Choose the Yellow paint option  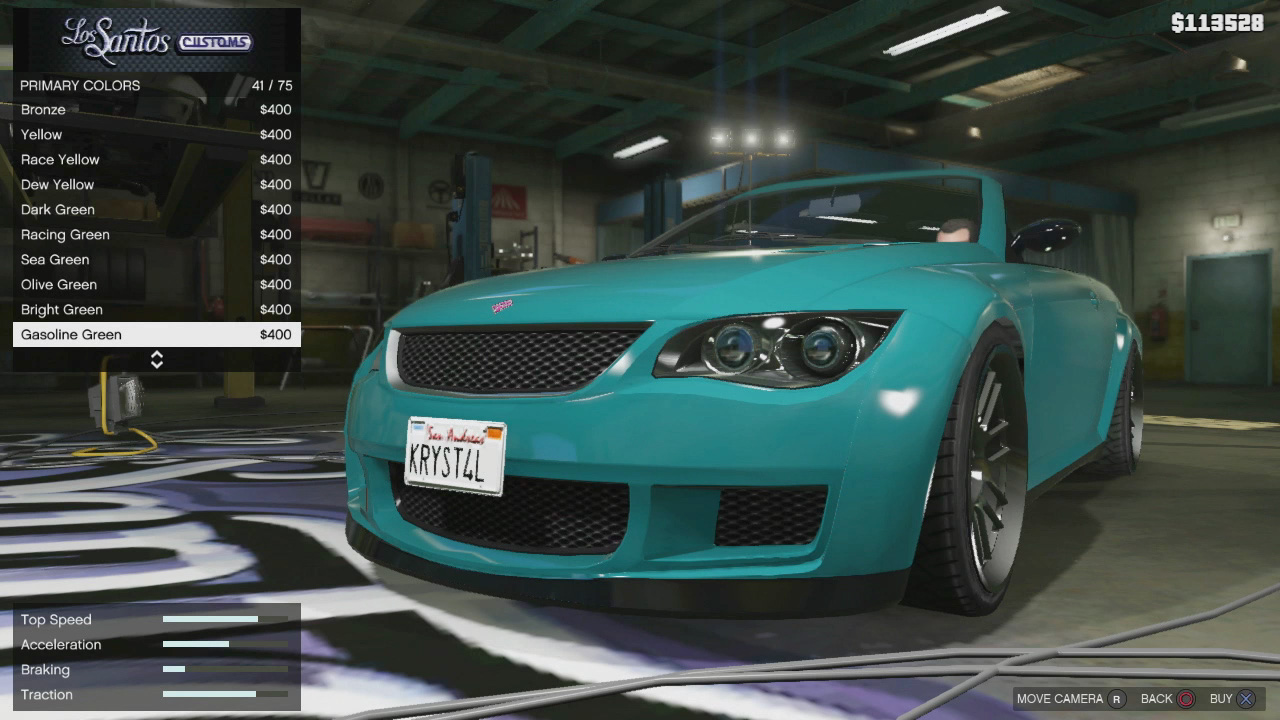(x=156, y=135)
